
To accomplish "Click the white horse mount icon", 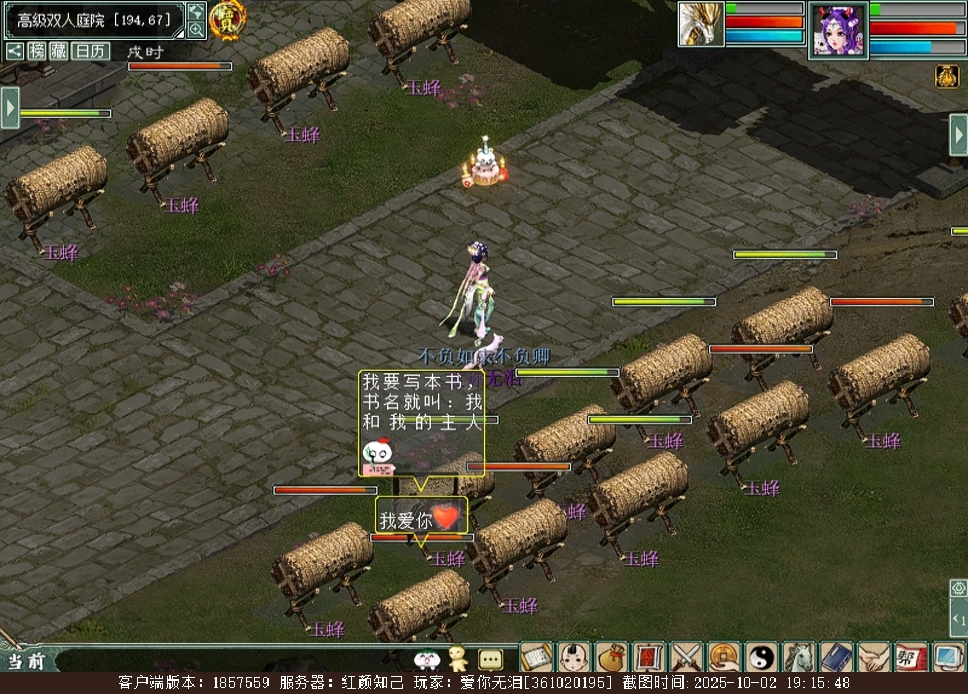I will coord(798,657).
